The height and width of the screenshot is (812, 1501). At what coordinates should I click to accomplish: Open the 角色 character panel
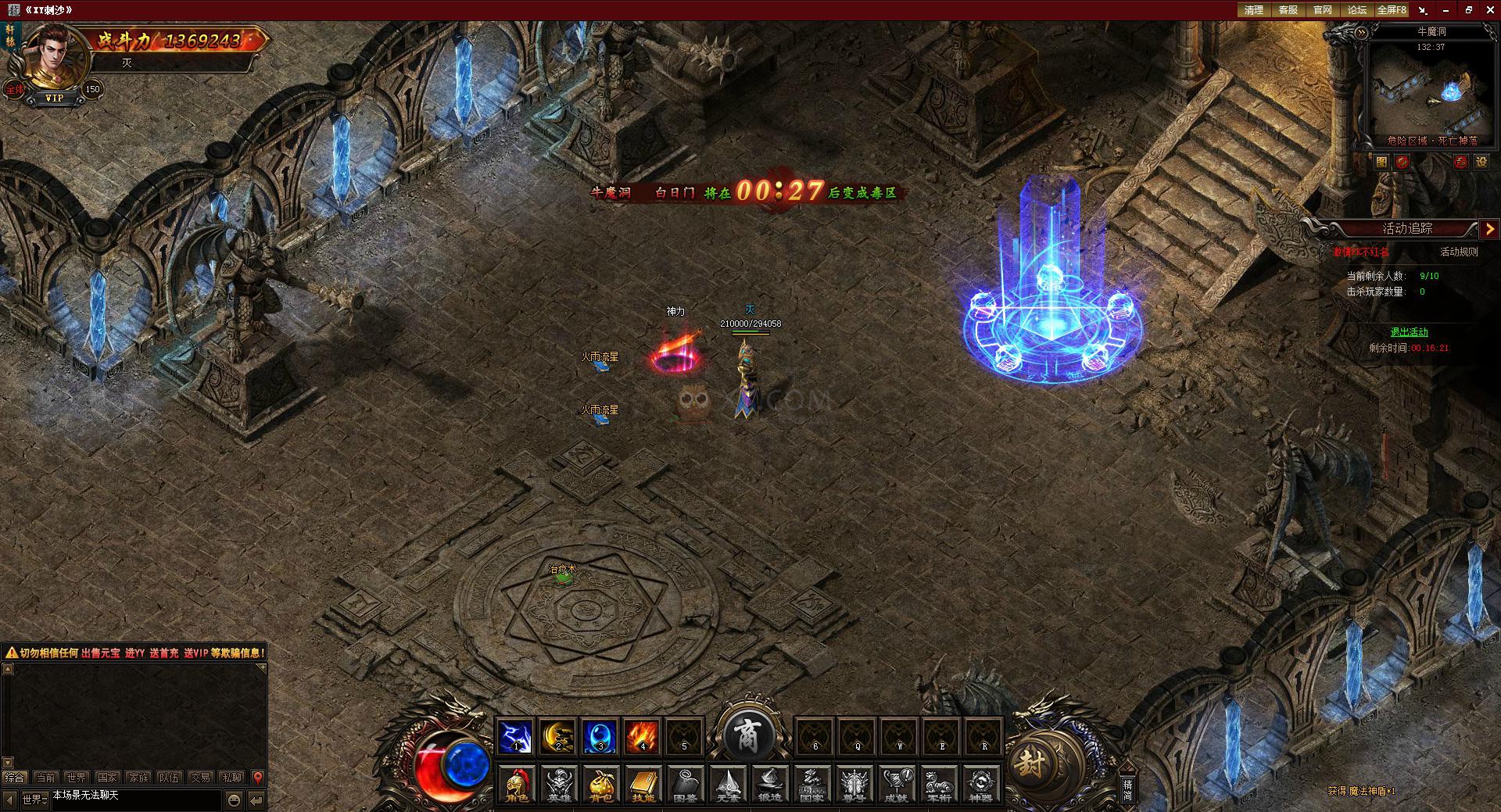(517, 784)
